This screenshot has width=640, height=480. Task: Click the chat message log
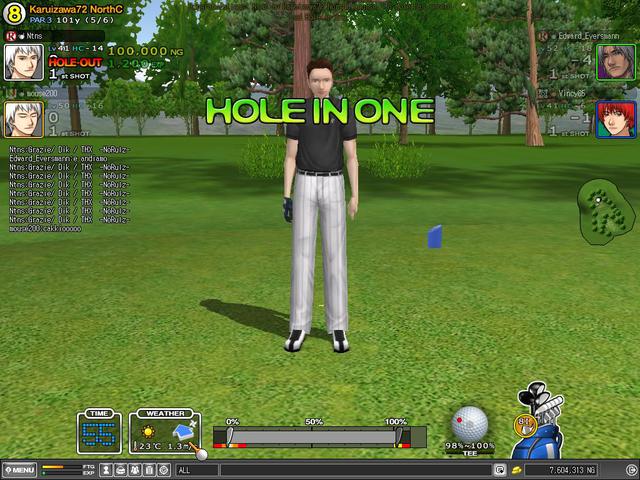coord(70,190)
